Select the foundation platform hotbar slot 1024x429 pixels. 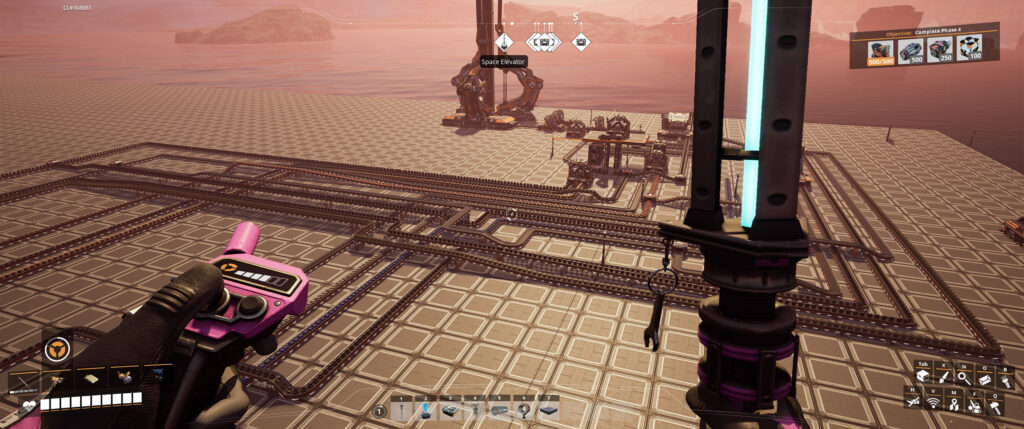(452, 410)
